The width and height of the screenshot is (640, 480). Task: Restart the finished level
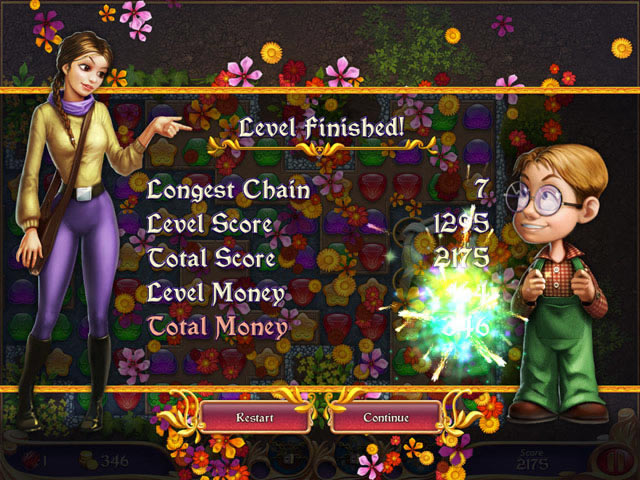255,416
